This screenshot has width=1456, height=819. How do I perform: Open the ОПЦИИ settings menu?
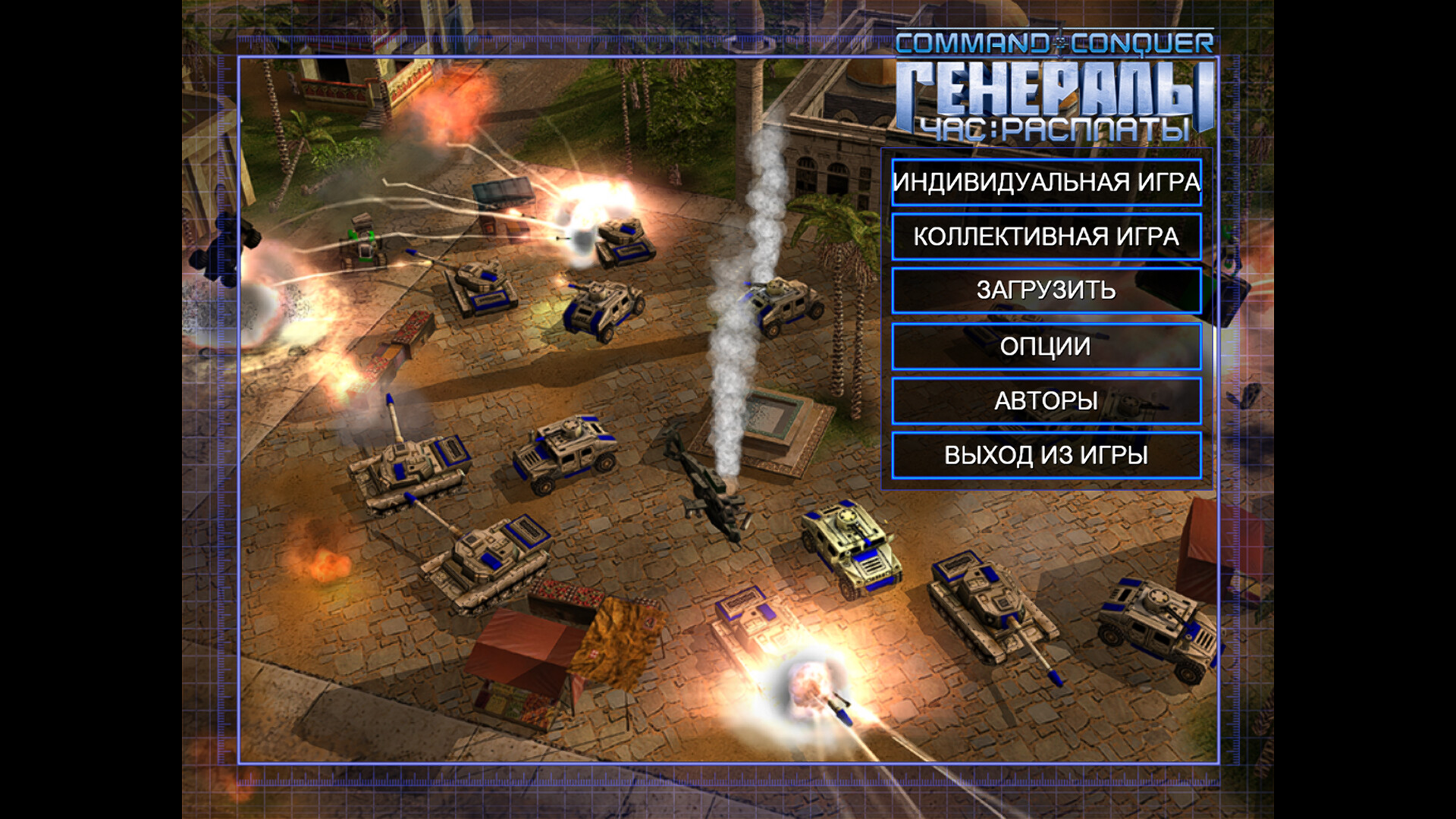coord(1046,347)
